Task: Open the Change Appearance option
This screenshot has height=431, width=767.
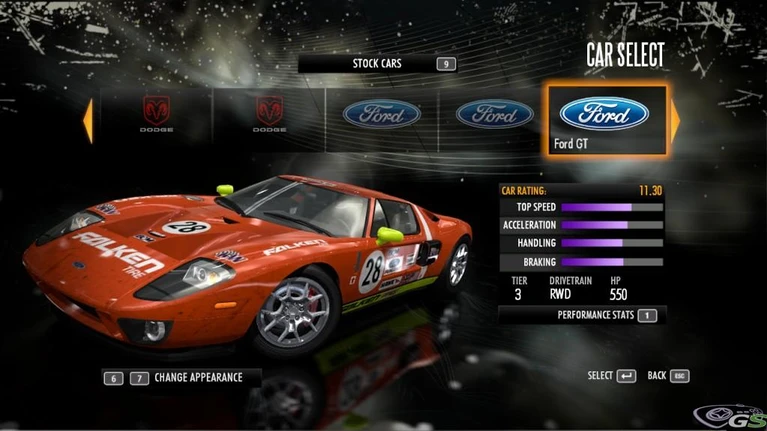Action: pos(180,378)
